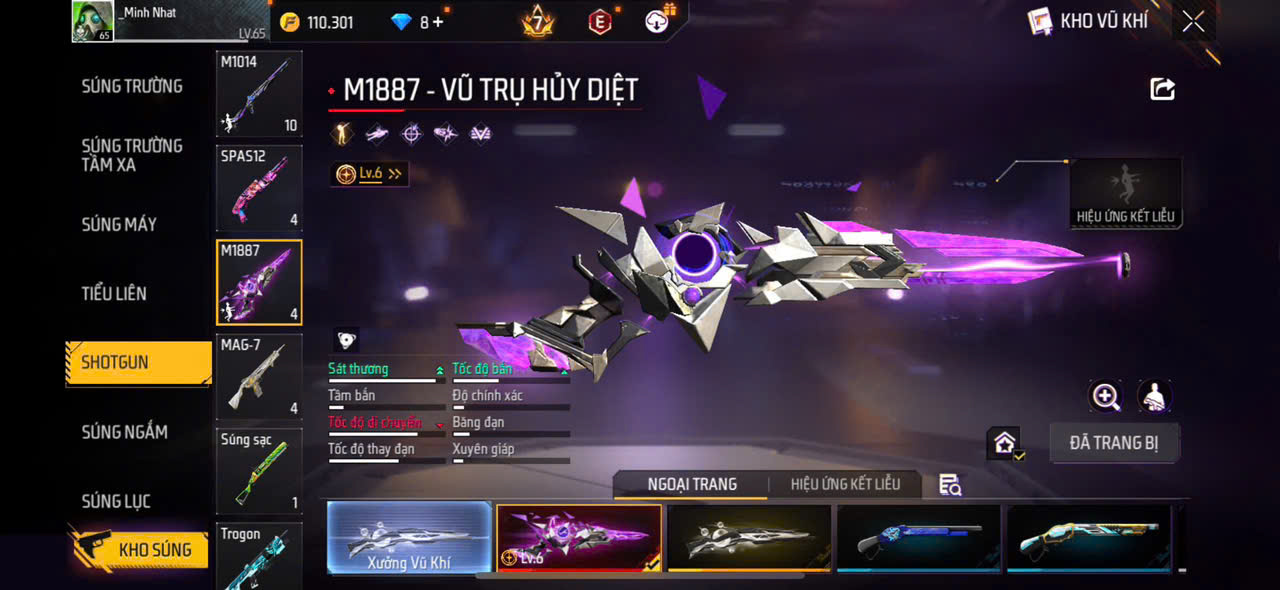The width and height of the screenshot is (1280, 590).
Task: Choose the MAG-7 weapon tile
Action: click(259, 376)
